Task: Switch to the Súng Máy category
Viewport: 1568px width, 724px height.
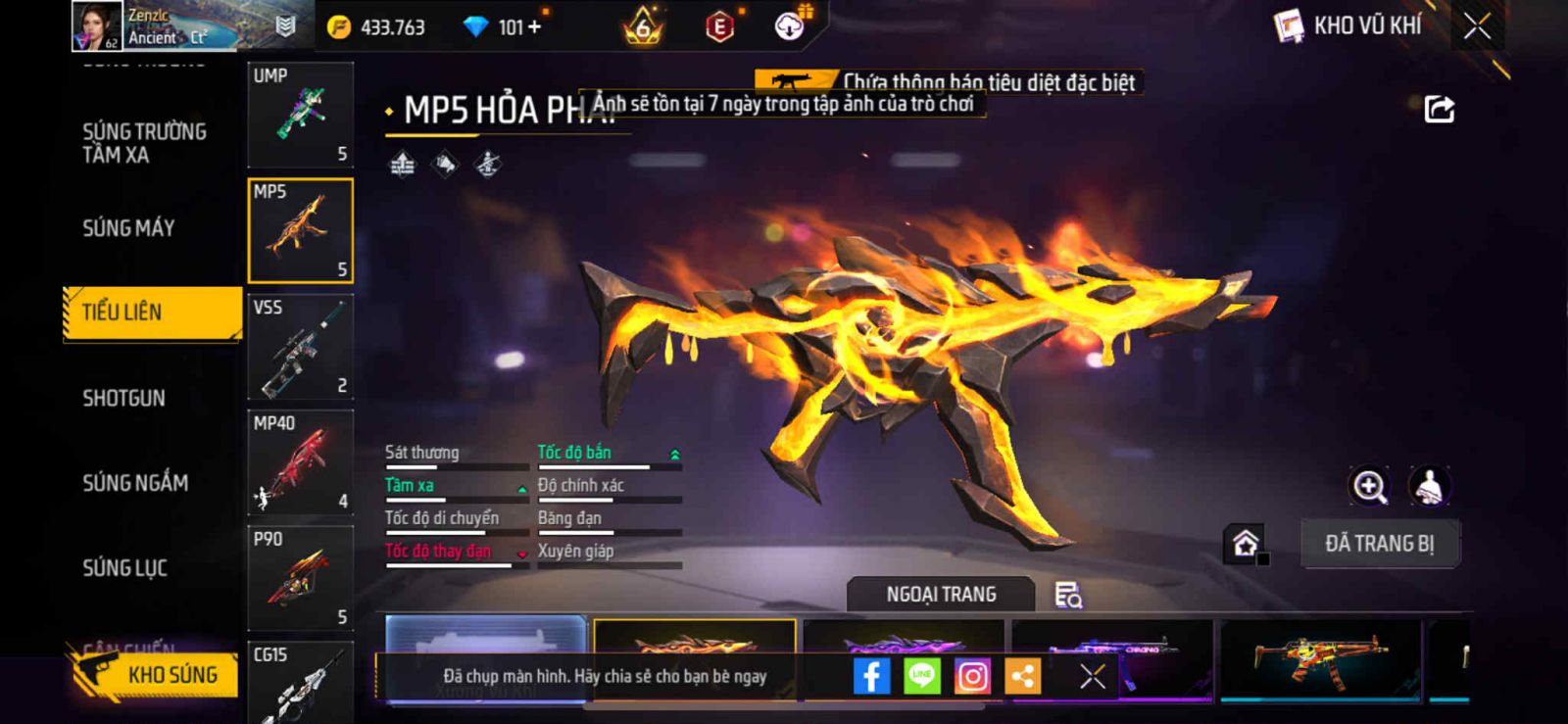Action: coord(128,228)
